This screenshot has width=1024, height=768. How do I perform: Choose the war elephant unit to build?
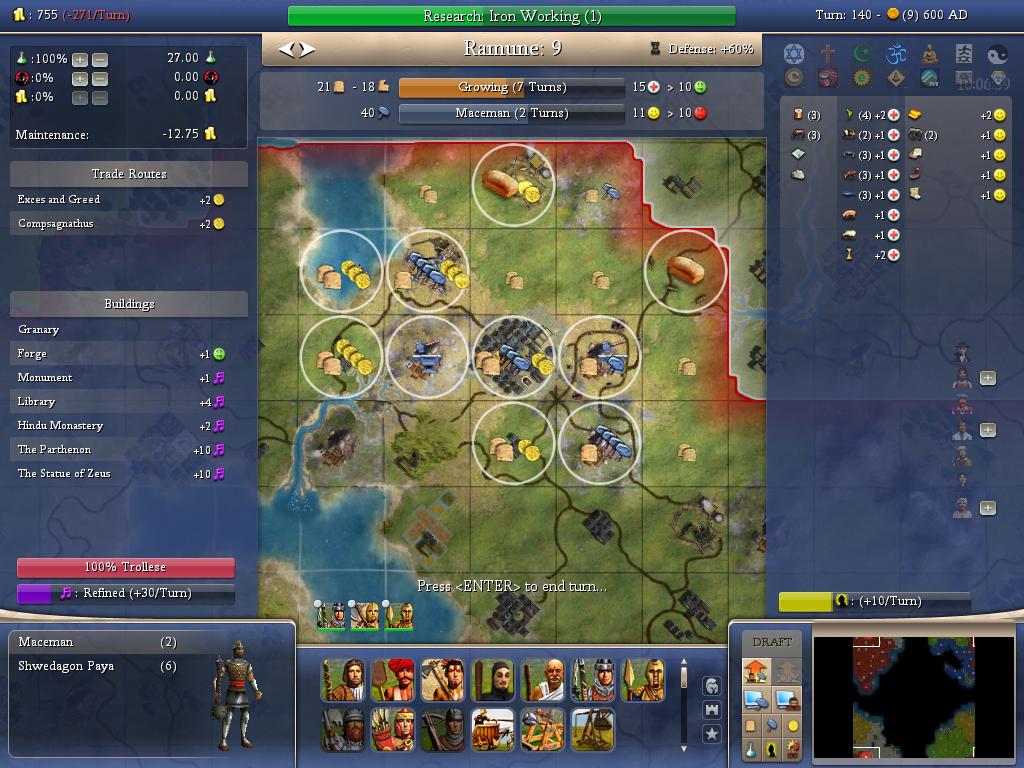point(491,729)
